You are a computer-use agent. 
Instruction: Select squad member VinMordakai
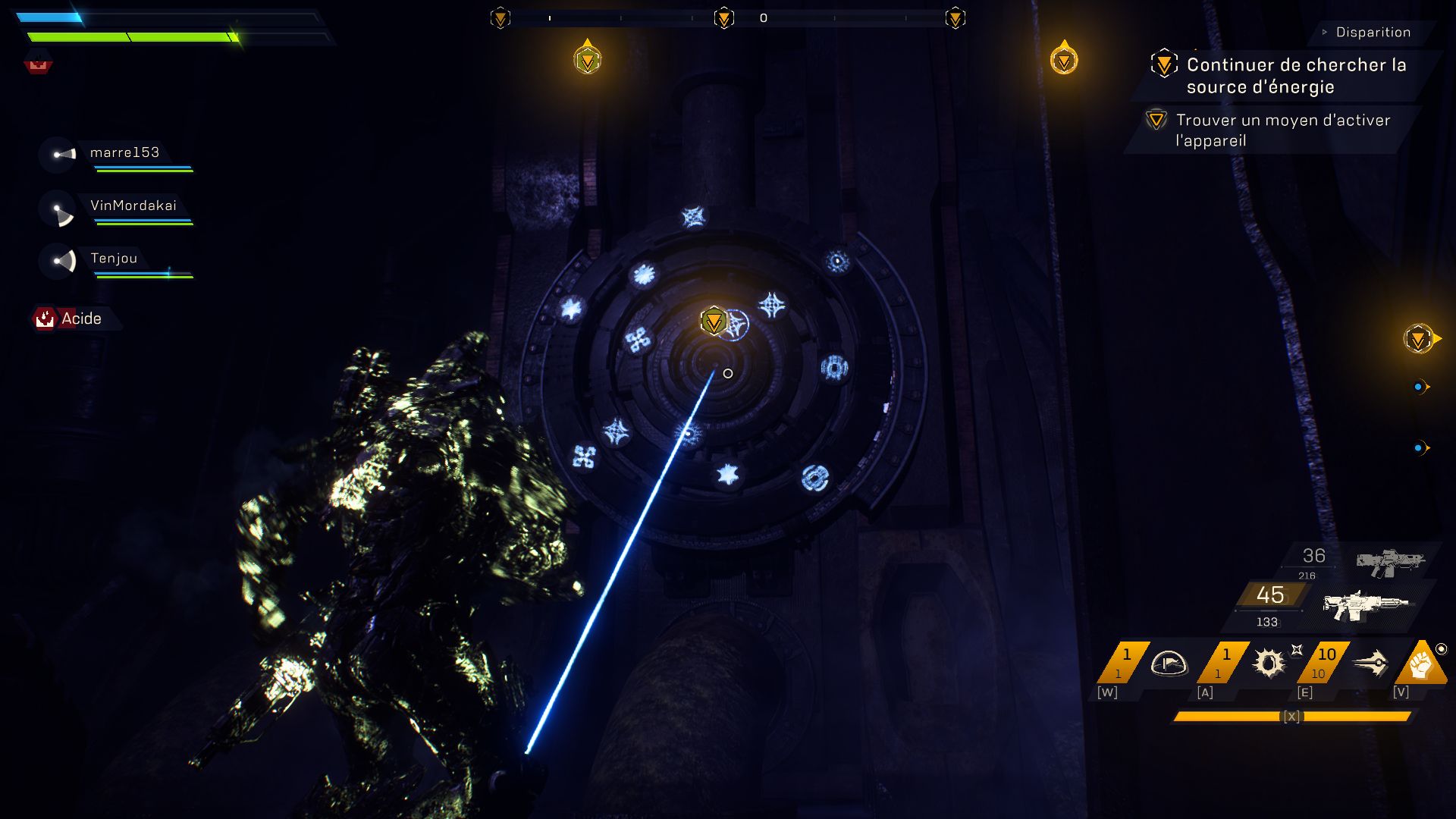pyautogui.click(x=133, y=206)
